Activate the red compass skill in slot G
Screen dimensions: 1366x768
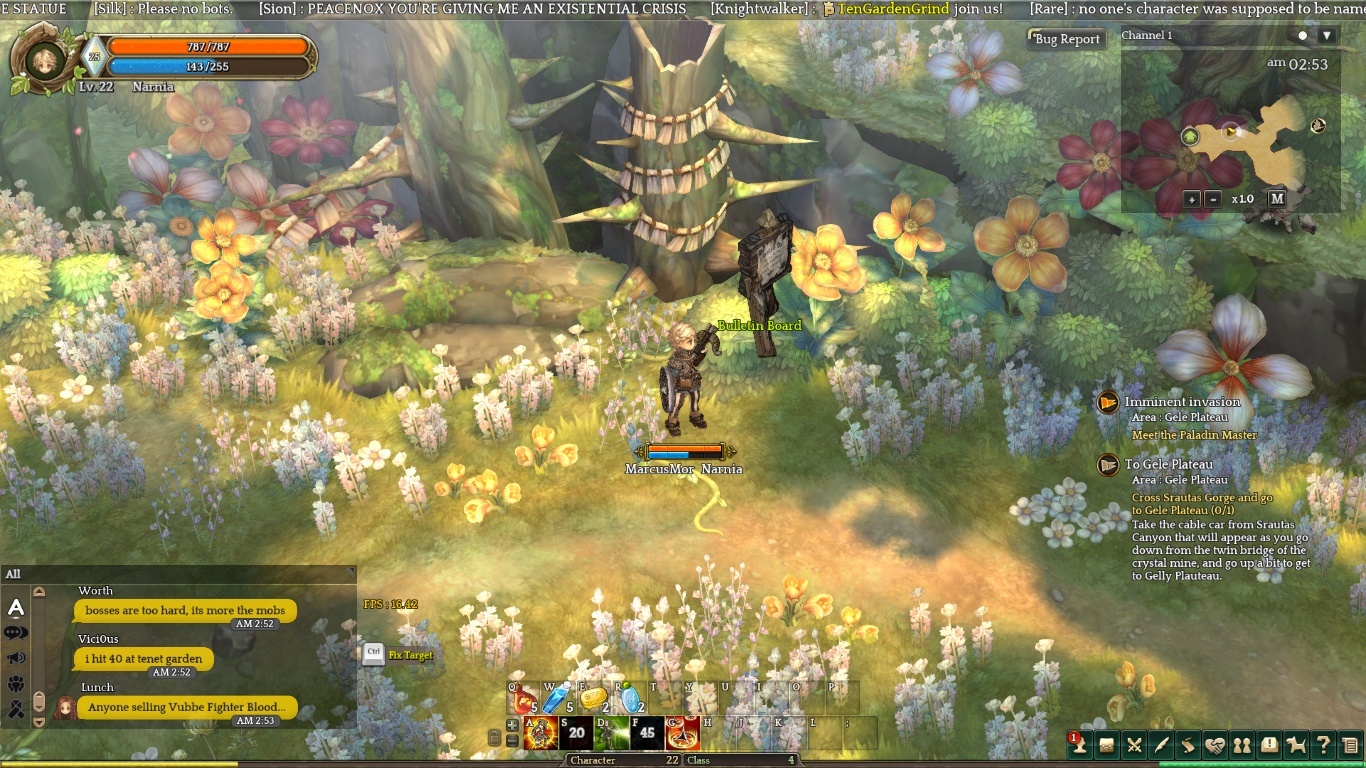pyautogui.click(x=683, y=733)
